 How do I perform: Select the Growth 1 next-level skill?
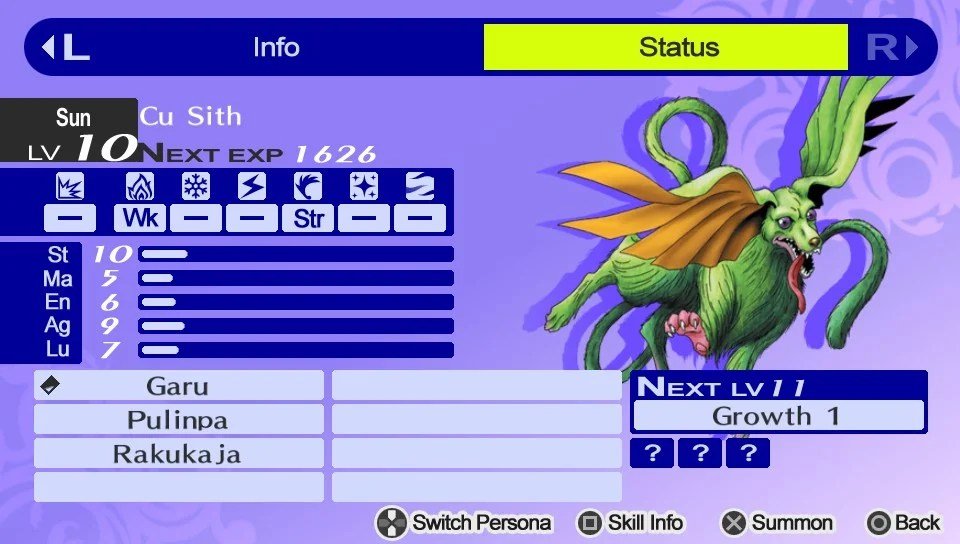click(778, 416)
